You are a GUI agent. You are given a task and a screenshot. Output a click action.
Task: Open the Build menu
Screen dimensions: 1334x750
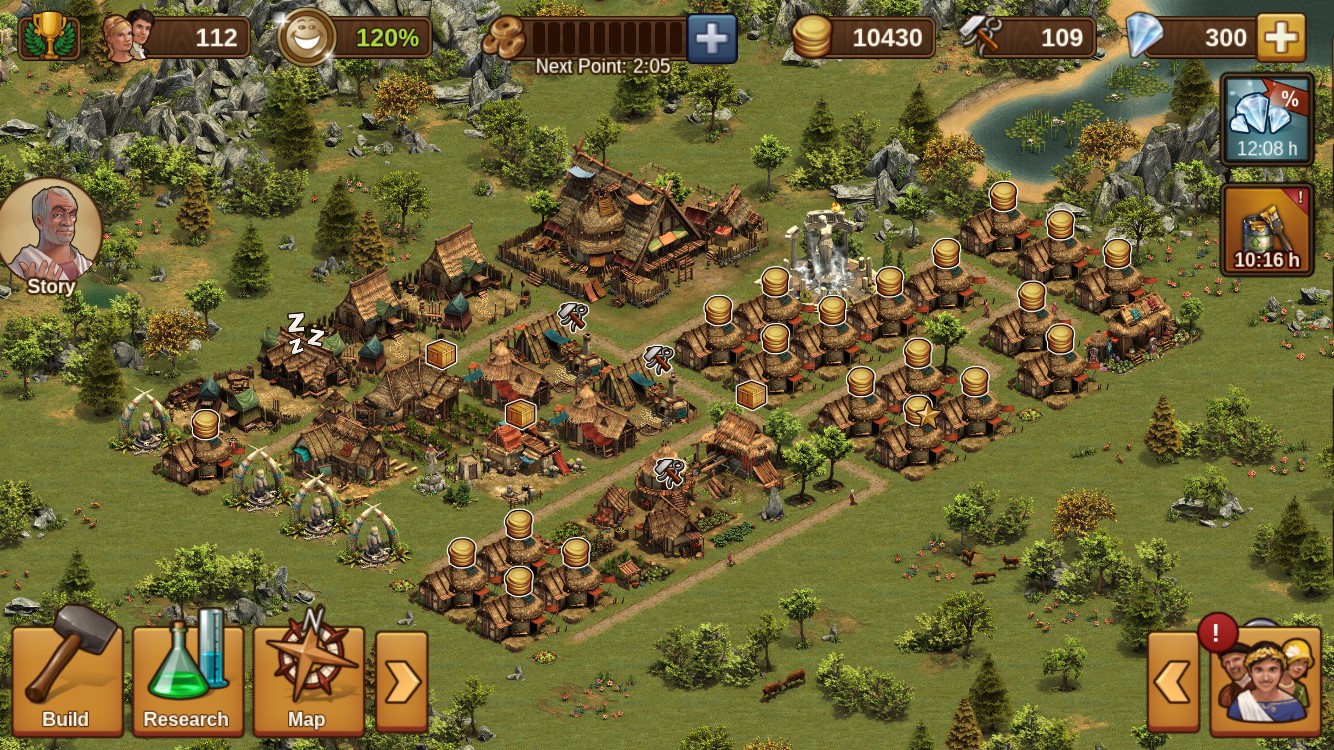(x=66, y=682)
